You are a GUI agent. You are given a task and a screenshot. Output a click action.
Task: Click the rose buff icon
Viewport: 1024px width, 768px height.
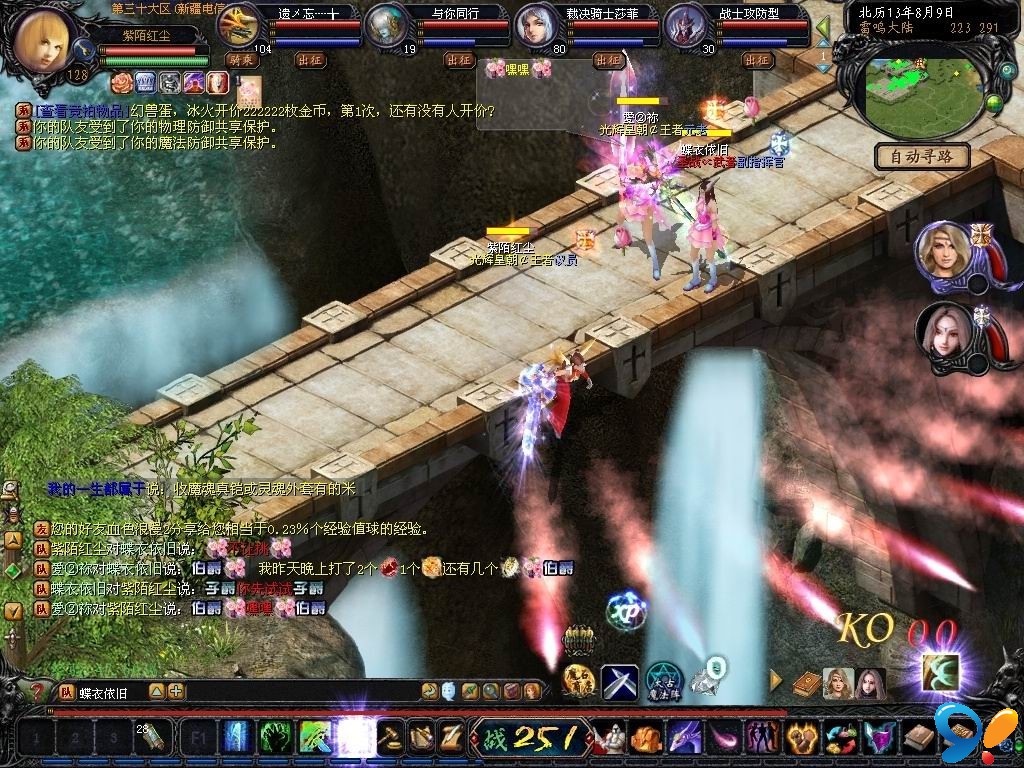point(122,81)
